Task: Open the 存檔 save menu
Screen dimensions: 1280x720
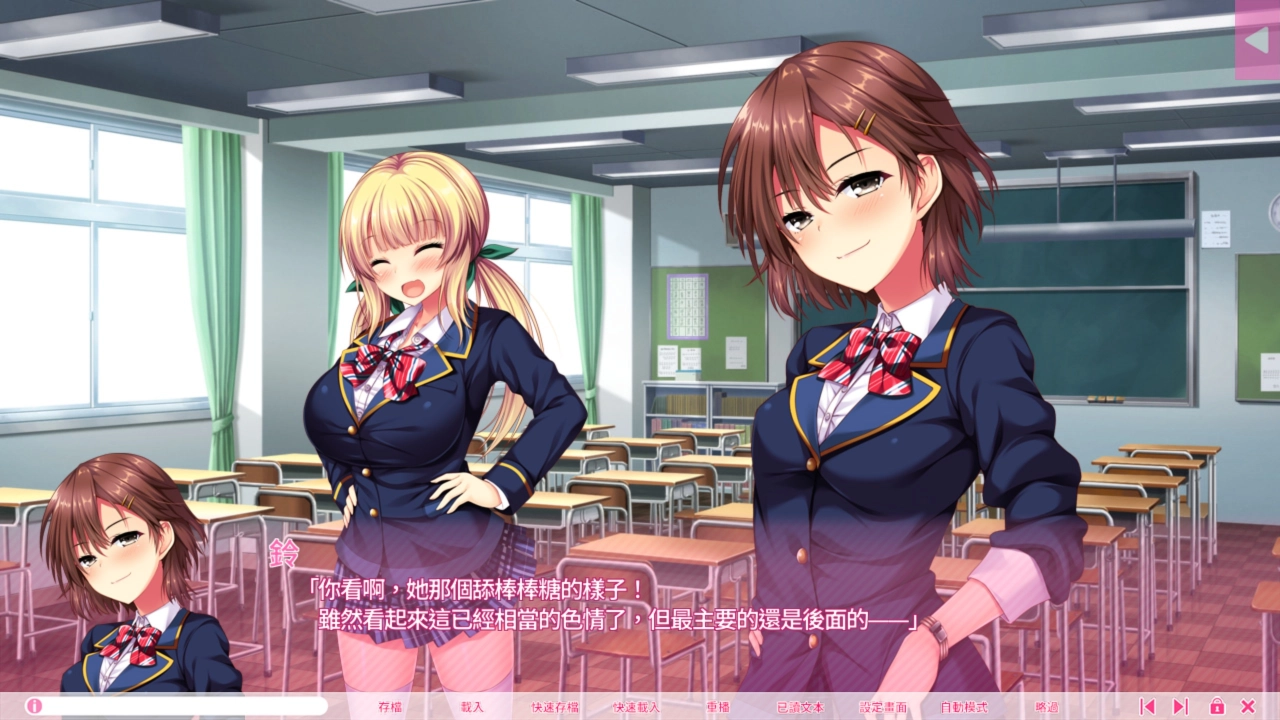Action: pyautogui.click(x=390, y=706)
